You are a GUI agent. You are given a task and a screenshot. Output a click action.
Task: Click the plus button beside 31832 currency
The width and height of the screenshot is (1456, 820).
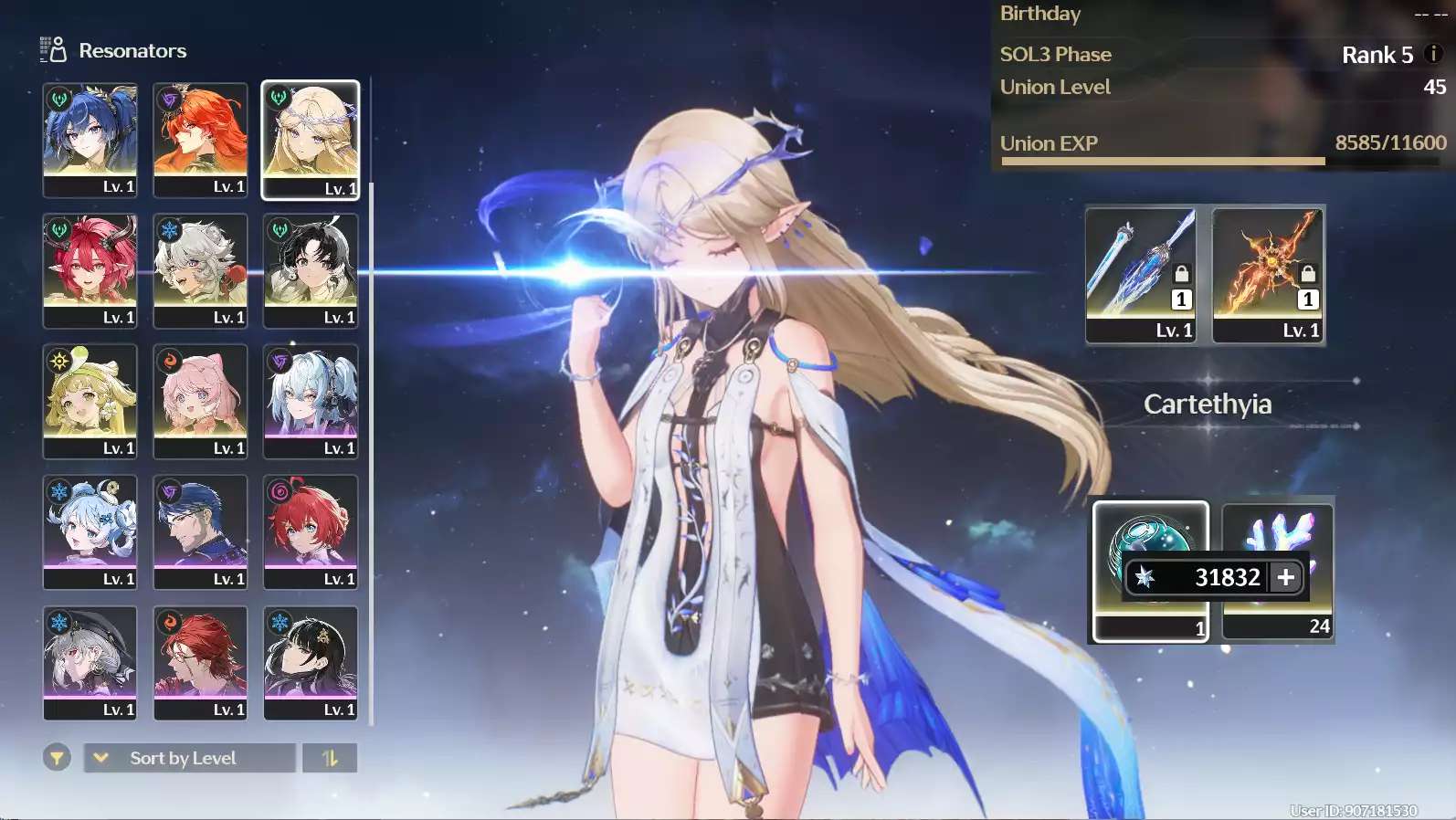point(1286,577)
